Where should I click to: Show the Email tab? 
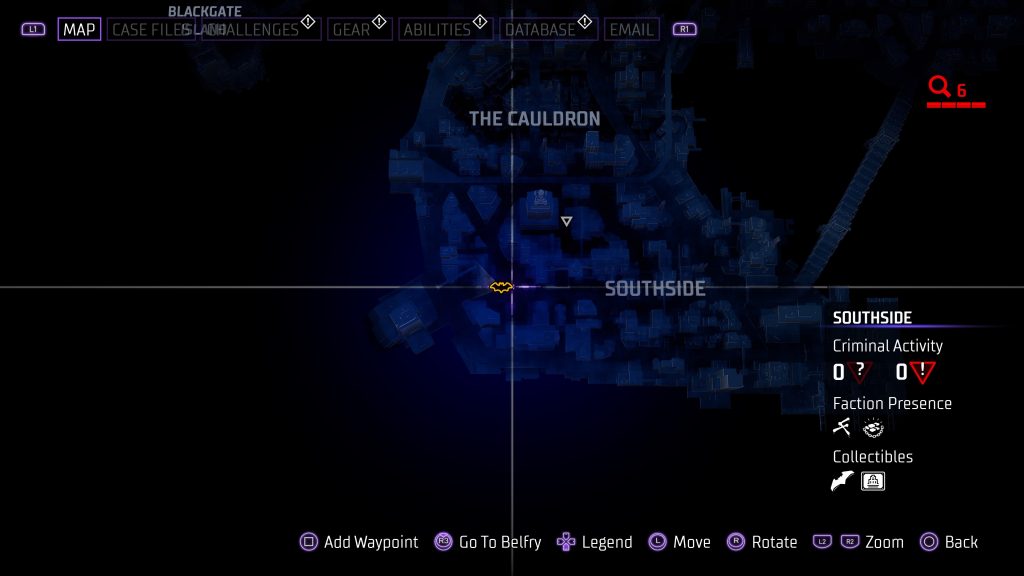point(631,30)
